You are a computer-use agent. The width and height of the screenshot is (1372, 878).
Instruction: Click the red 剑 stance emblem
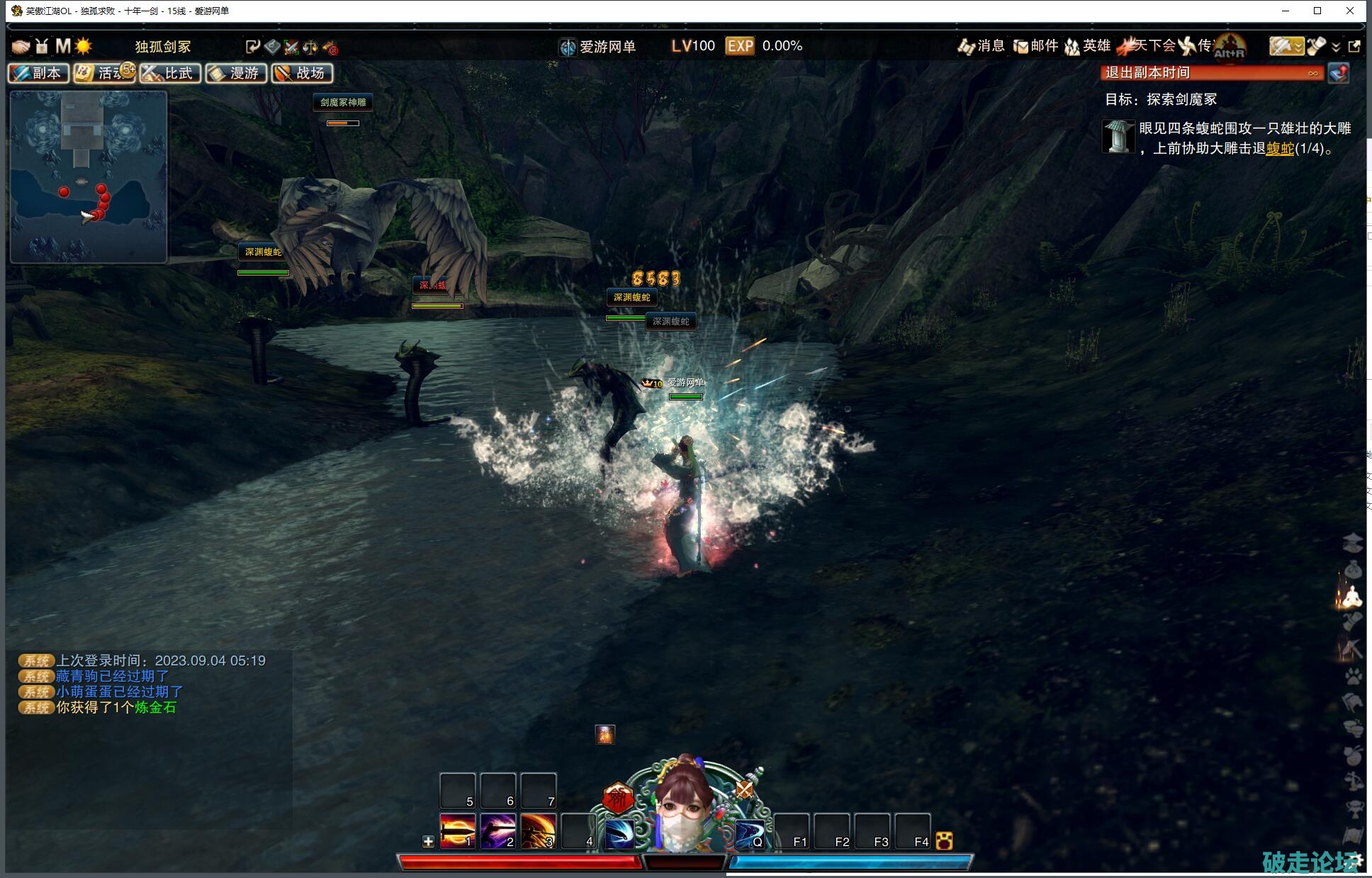[617, 797]
